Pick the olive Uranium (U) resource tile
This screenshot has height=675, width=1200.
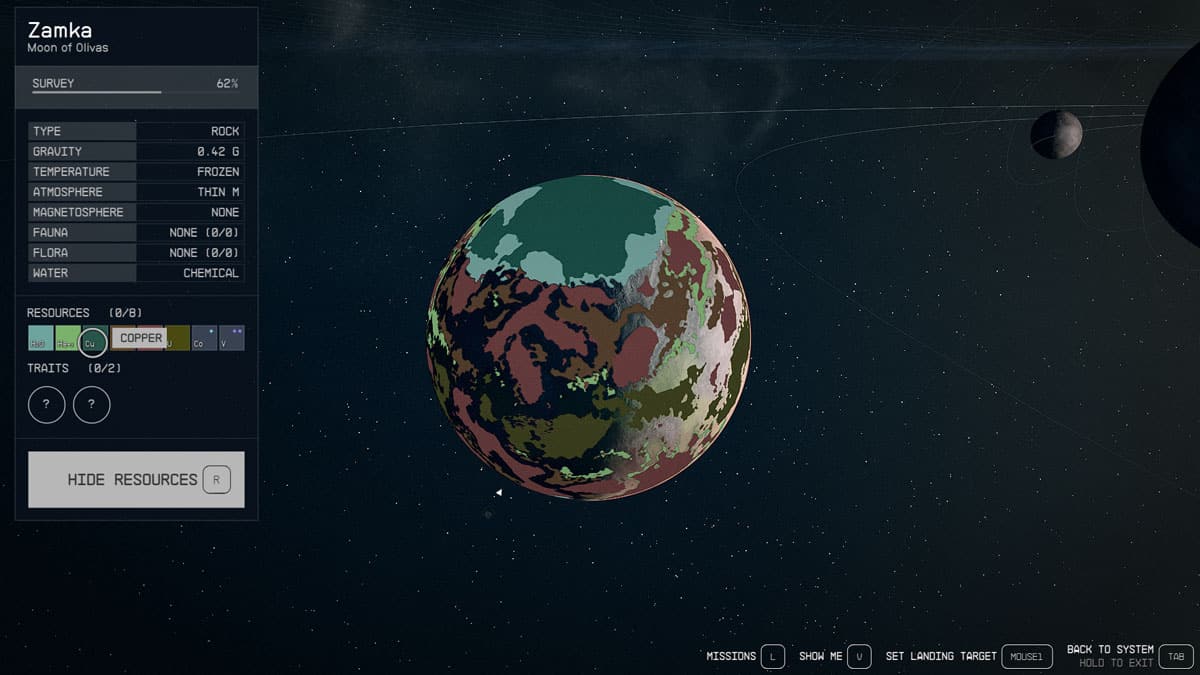tap(177, 338)
